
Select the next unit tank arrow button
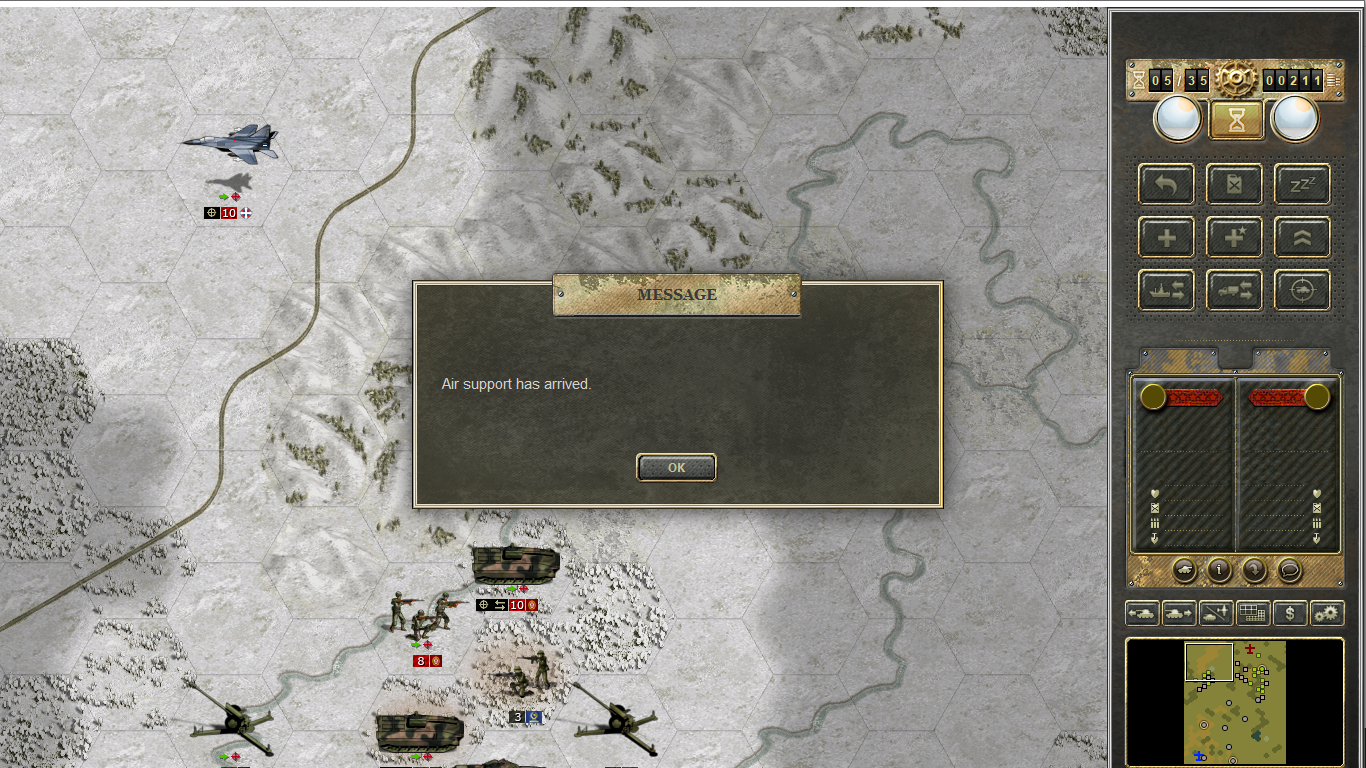(1179, 613)
